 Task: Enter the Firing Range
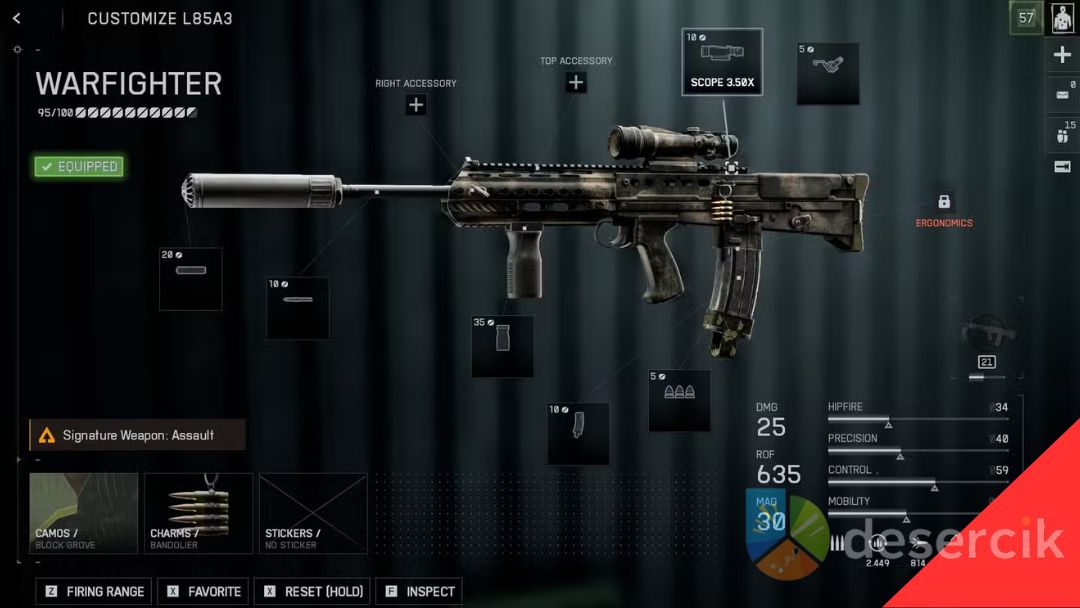(94, 591)
